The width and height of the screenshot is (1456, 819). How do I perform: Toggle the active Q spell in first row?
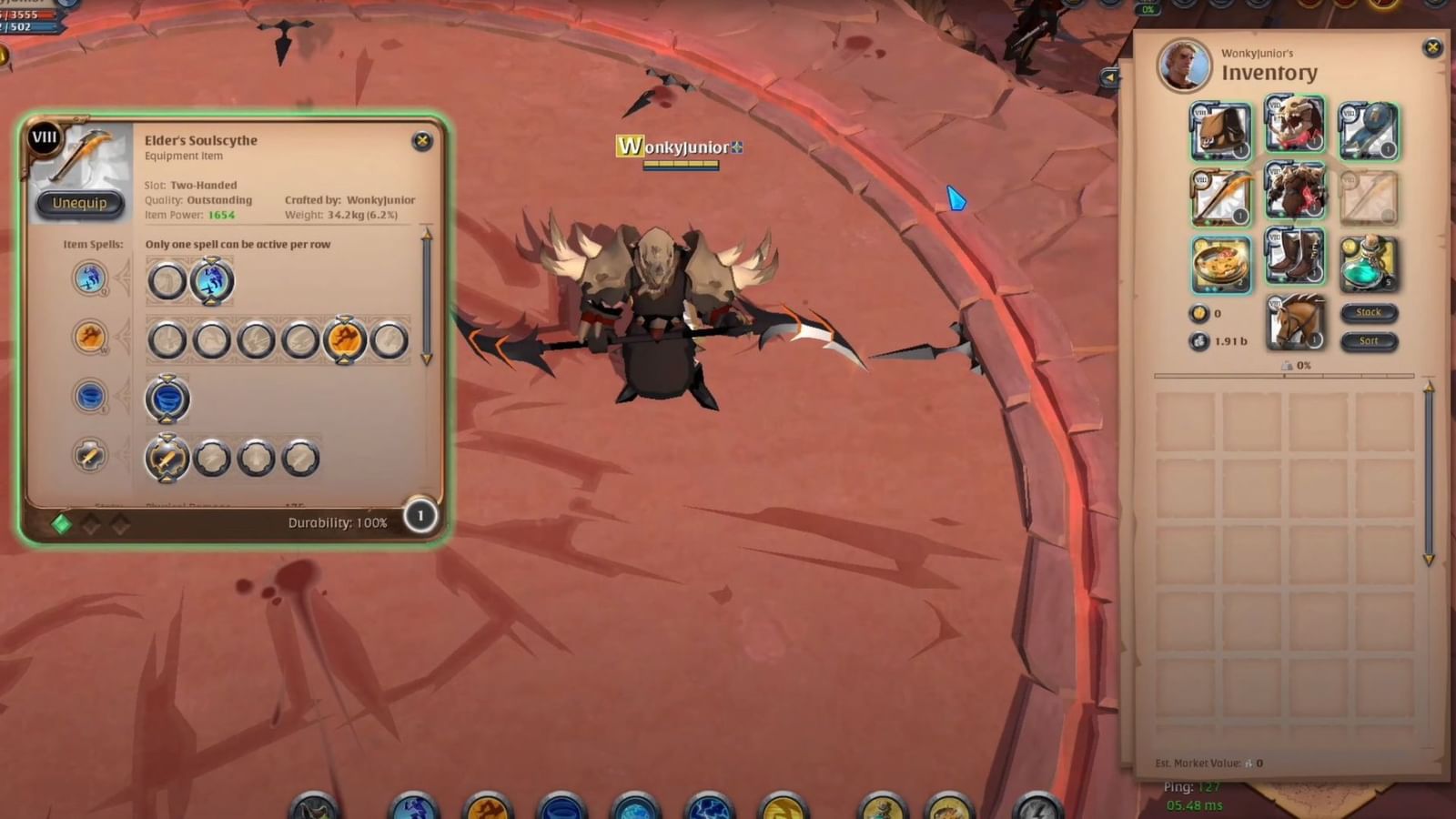click(x=211, y=280)
